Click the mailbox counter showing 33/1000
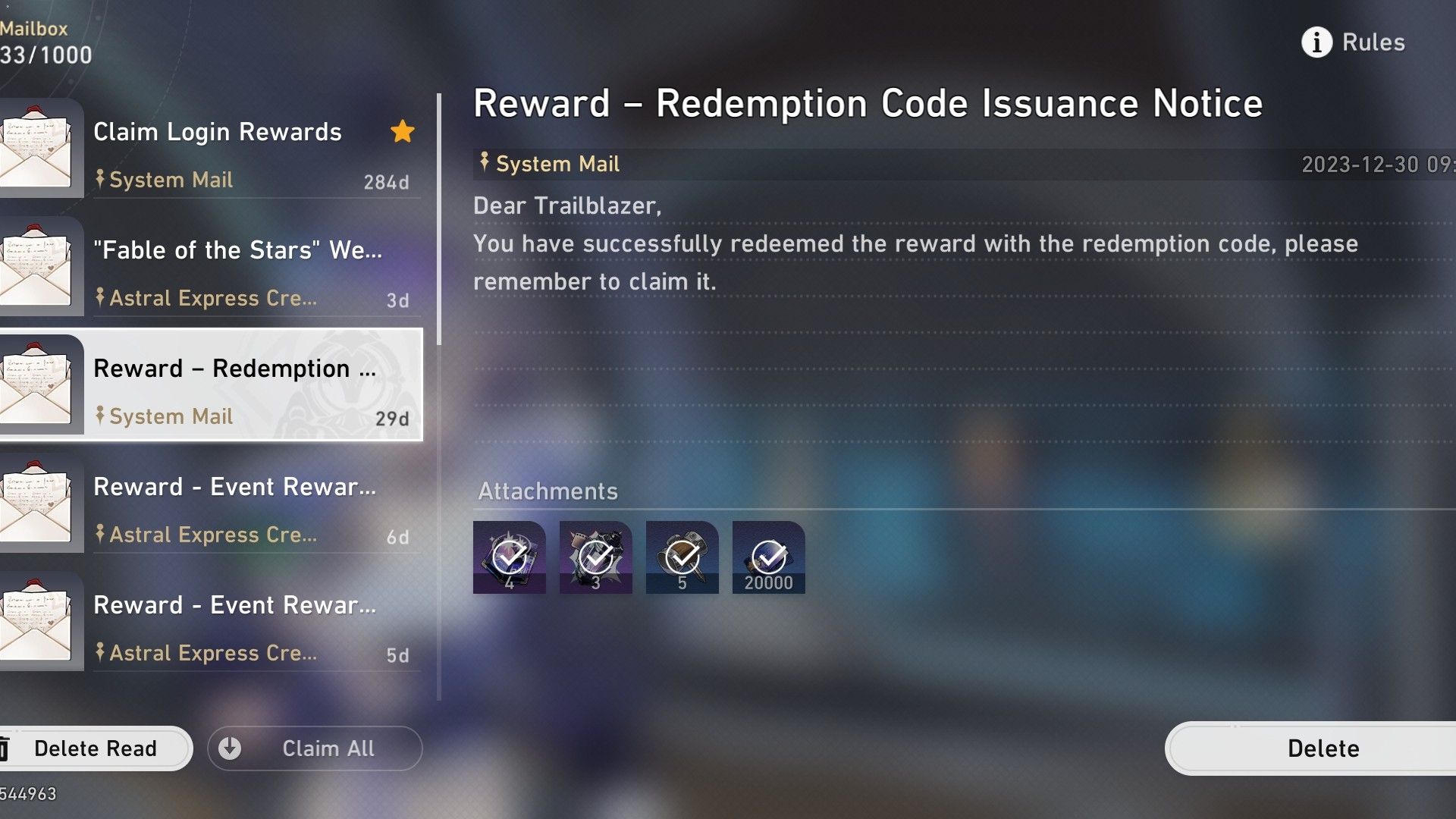 point(45,55)
